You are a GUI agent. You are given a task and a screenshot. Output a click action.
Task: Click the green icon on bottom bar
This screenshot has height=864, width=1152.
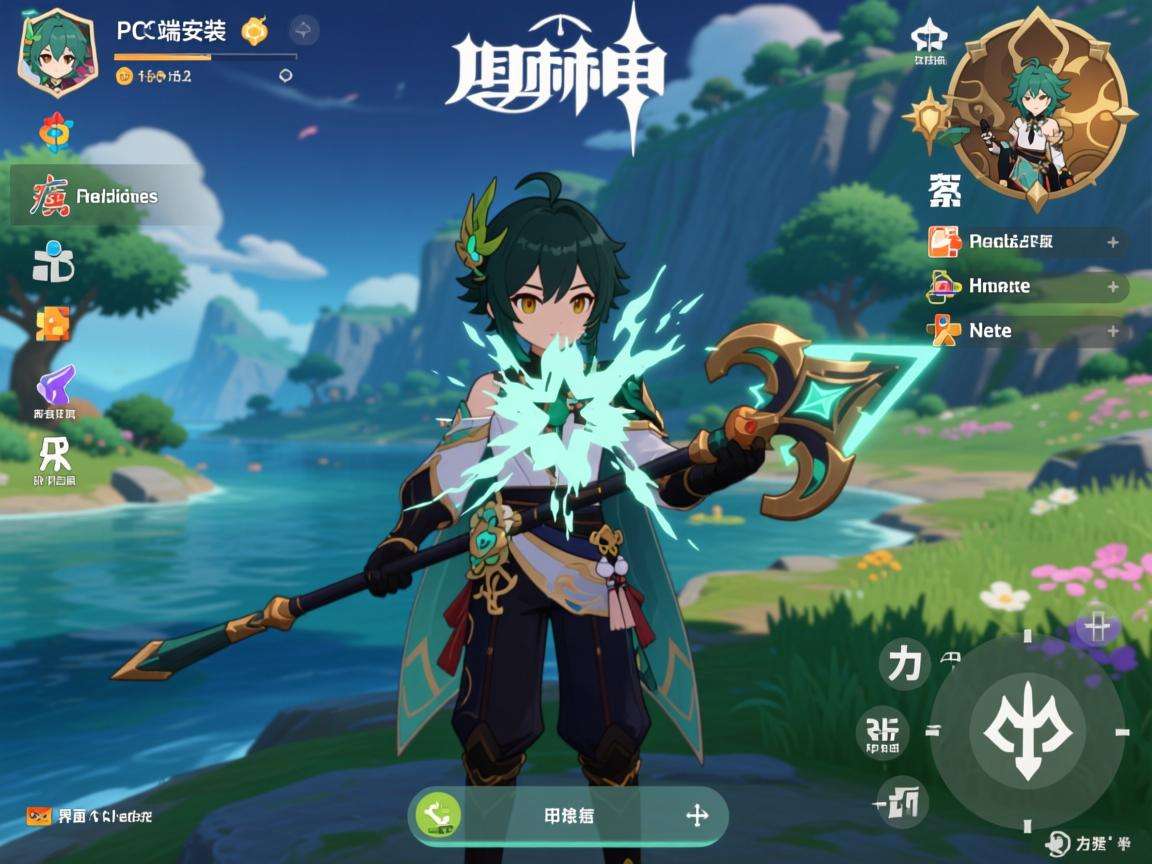438,815
